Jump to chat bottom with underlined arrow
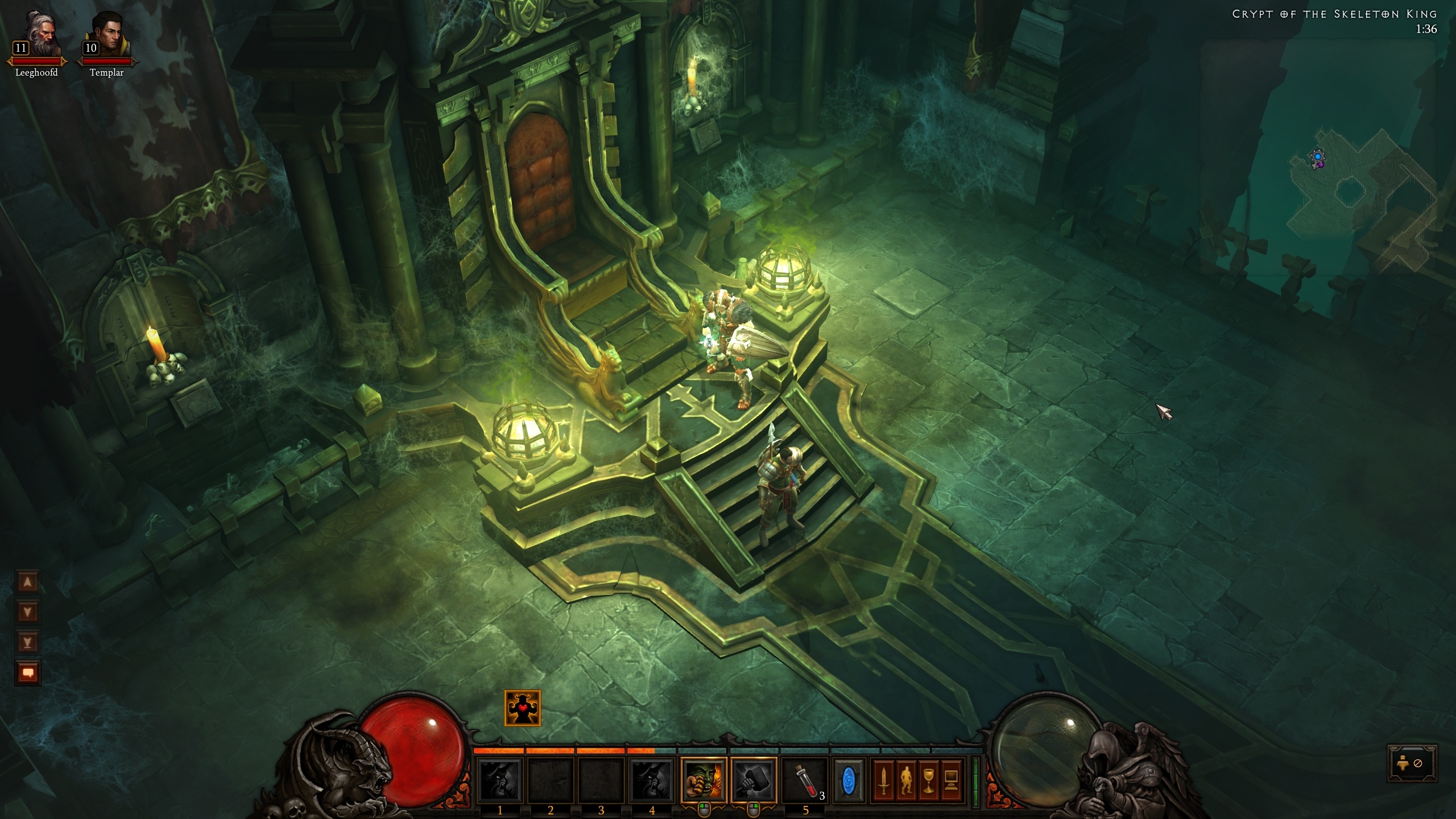The width and height of the screenshot is (1456, 819). (28, 643)
